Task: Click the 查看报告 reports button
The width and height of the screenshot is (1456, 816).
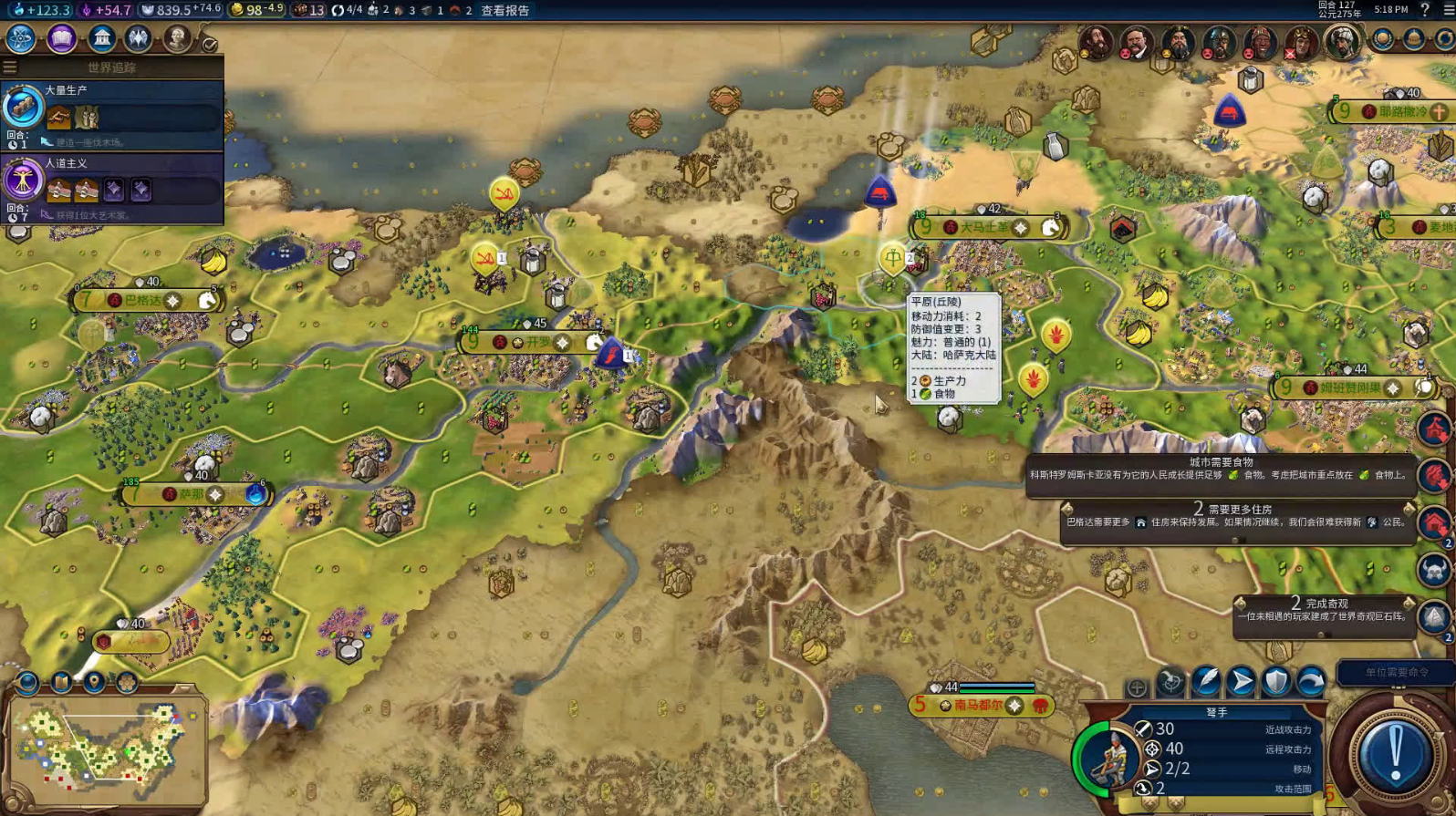Action: tap(505, 10)
